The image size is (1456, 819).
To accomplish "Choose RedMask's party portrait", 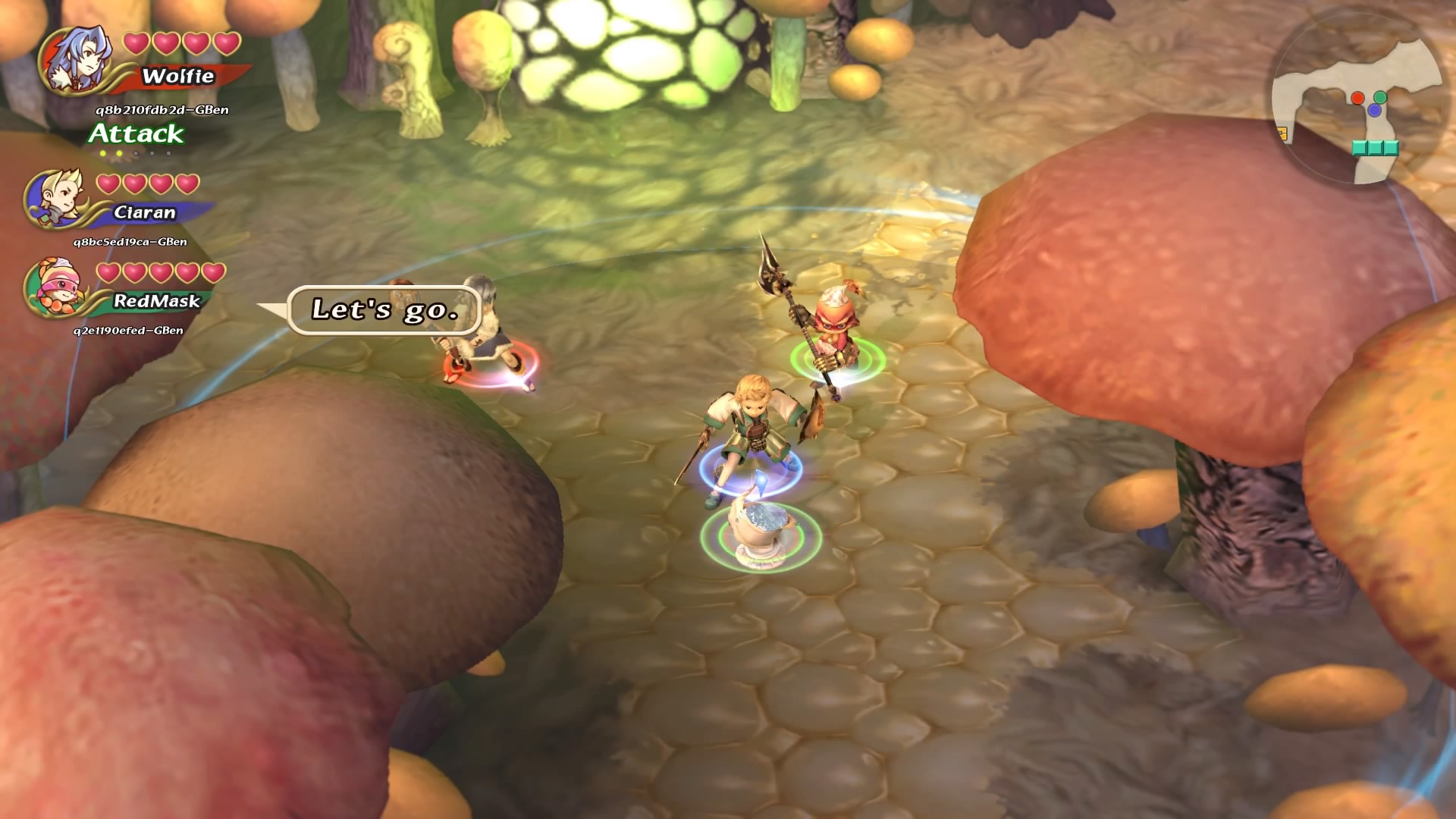I will 53,287.
